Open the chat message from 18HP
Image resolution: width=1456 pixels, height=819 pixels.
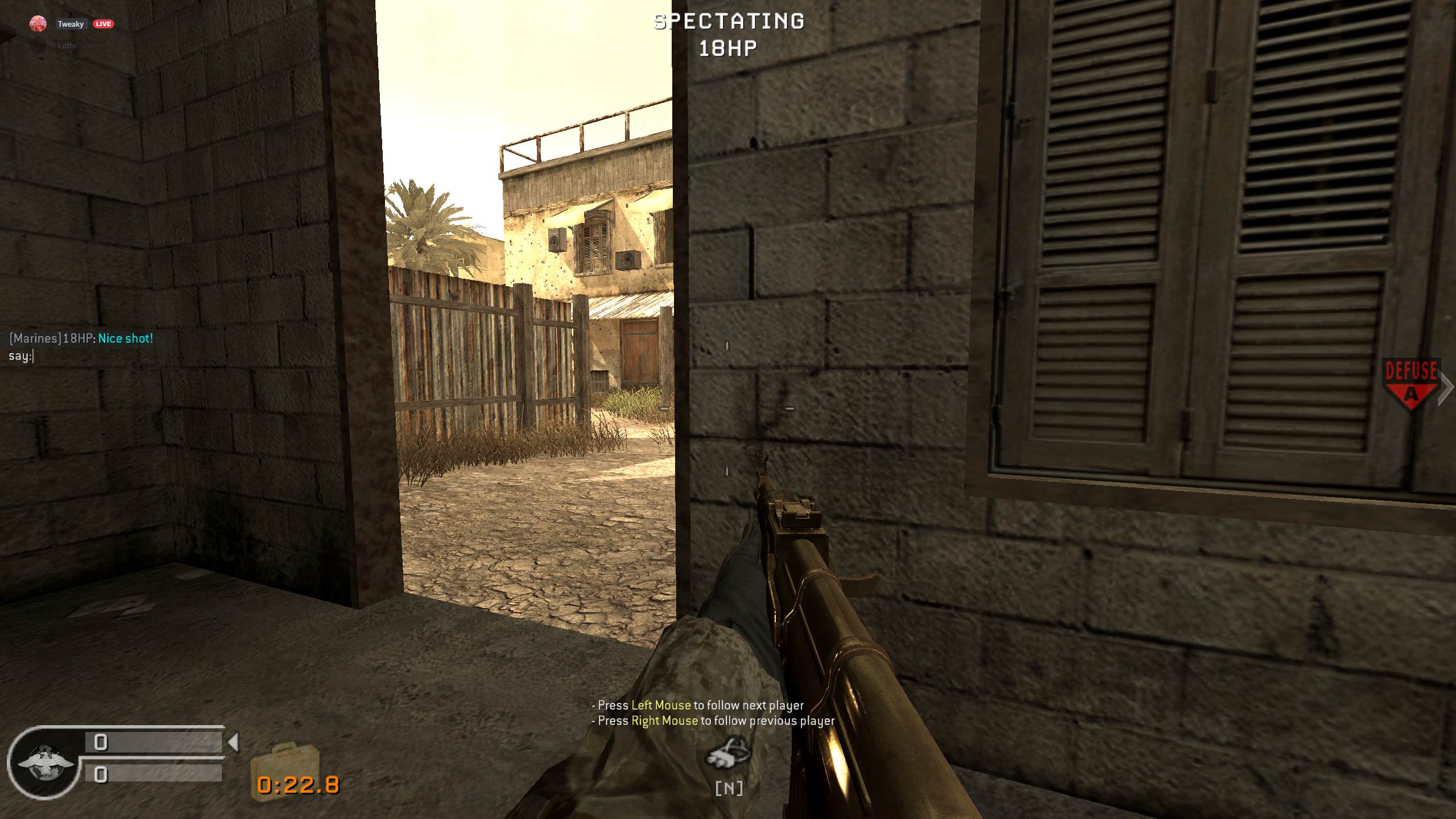coord(80,338)
